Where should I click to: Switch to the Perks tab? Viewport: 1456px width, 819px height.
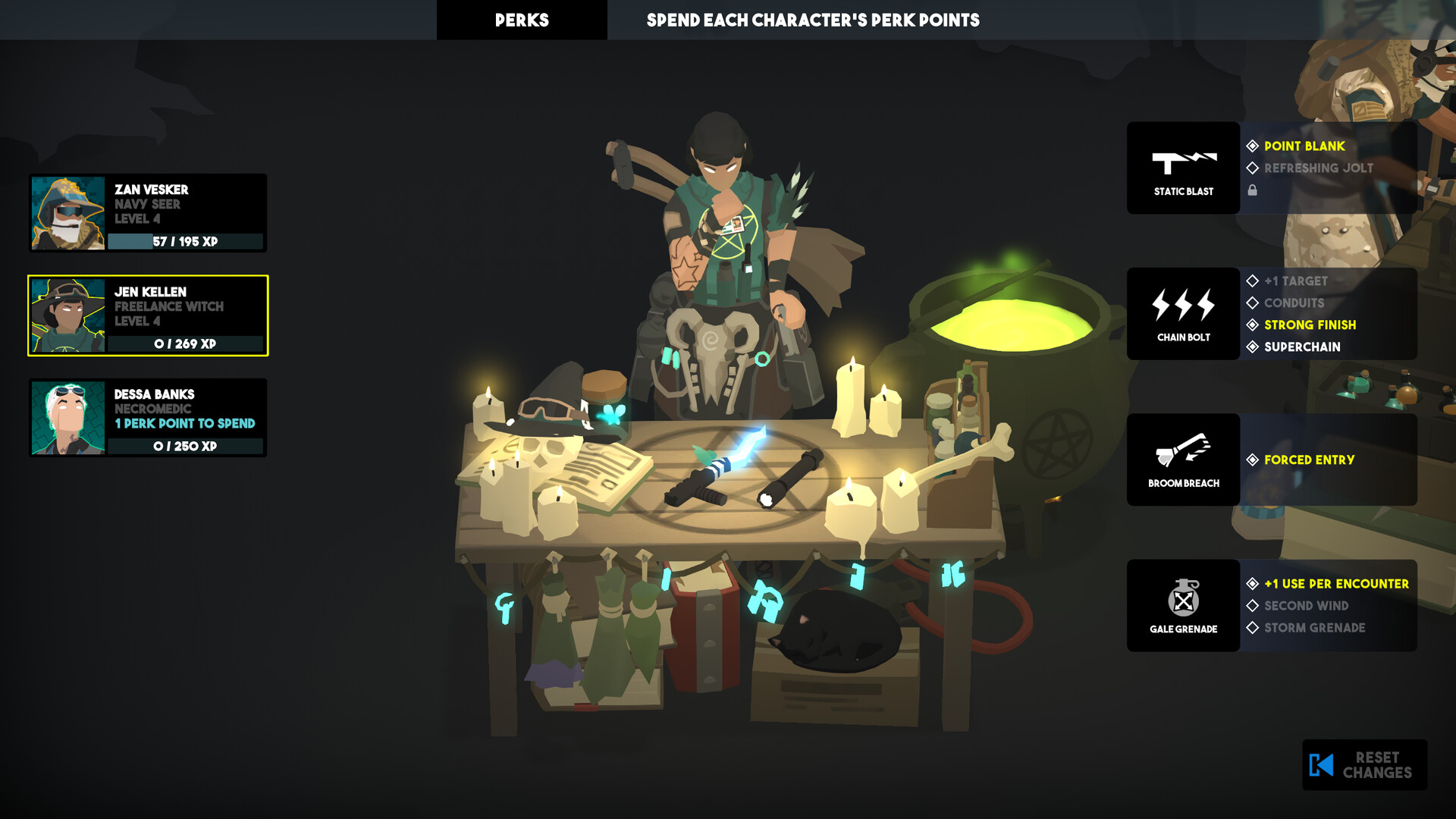click(522, 20)
